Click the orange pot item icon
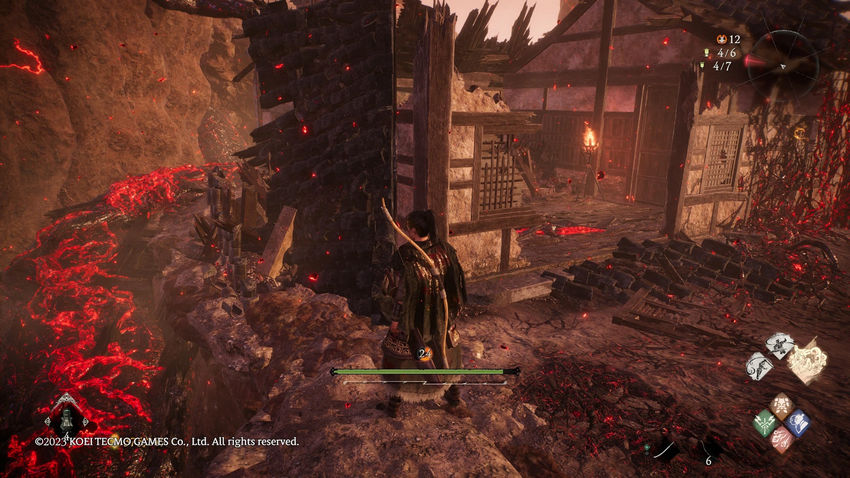Viewport: 850px width, 478px height. (721, 38)
